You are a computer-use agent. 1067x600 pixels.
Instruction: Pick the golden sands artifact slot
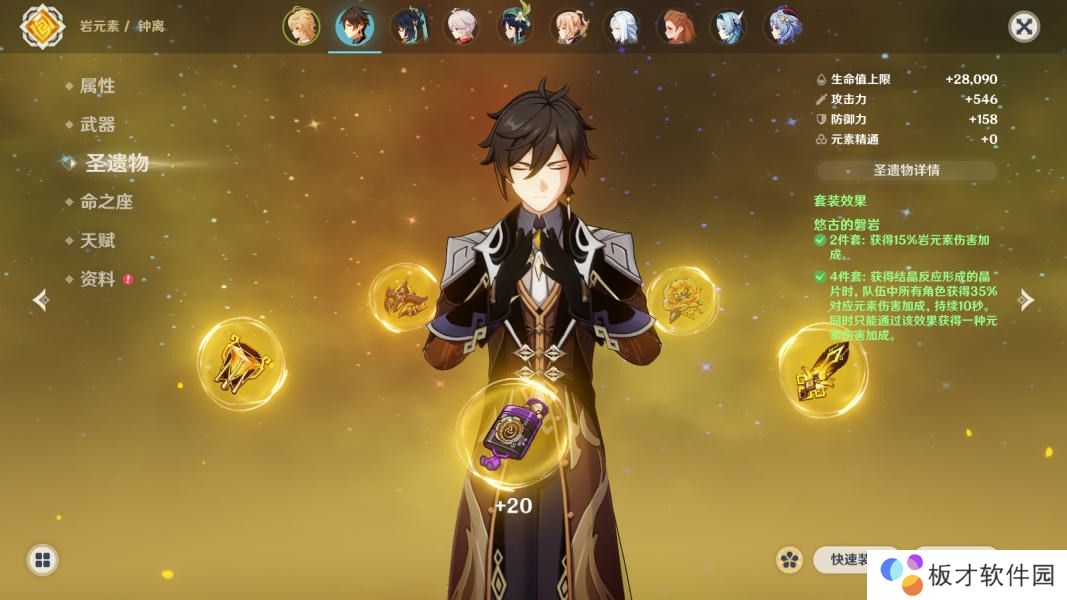(240, 363)
